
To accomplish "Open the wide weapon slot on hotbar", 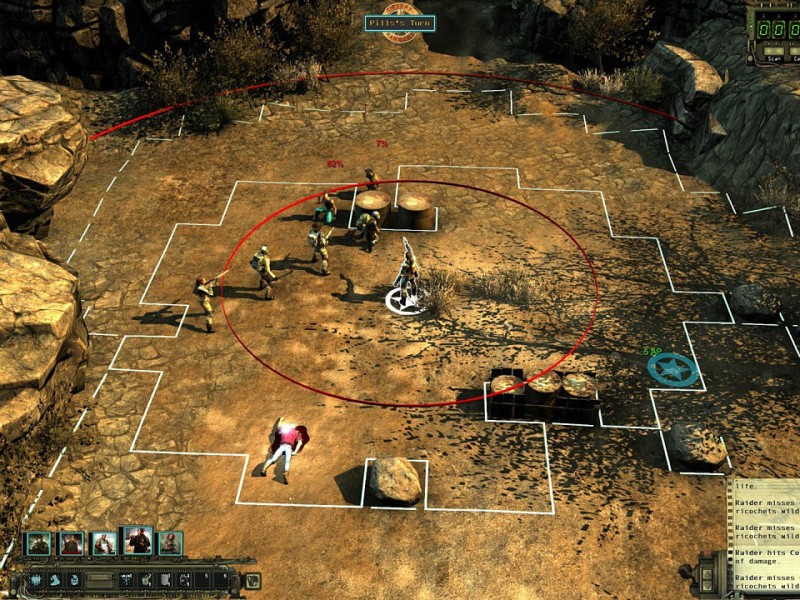I will click(98, 580).
